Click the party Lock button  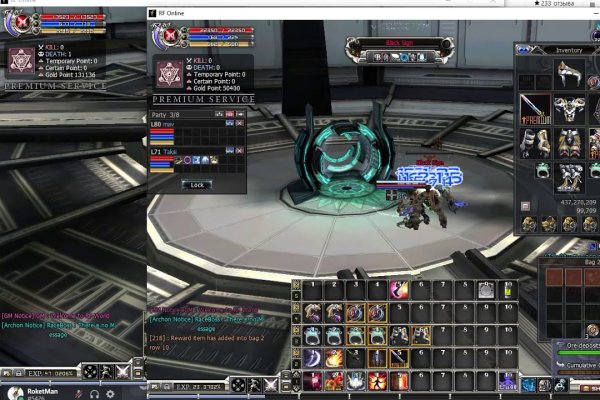coord(197,185)
